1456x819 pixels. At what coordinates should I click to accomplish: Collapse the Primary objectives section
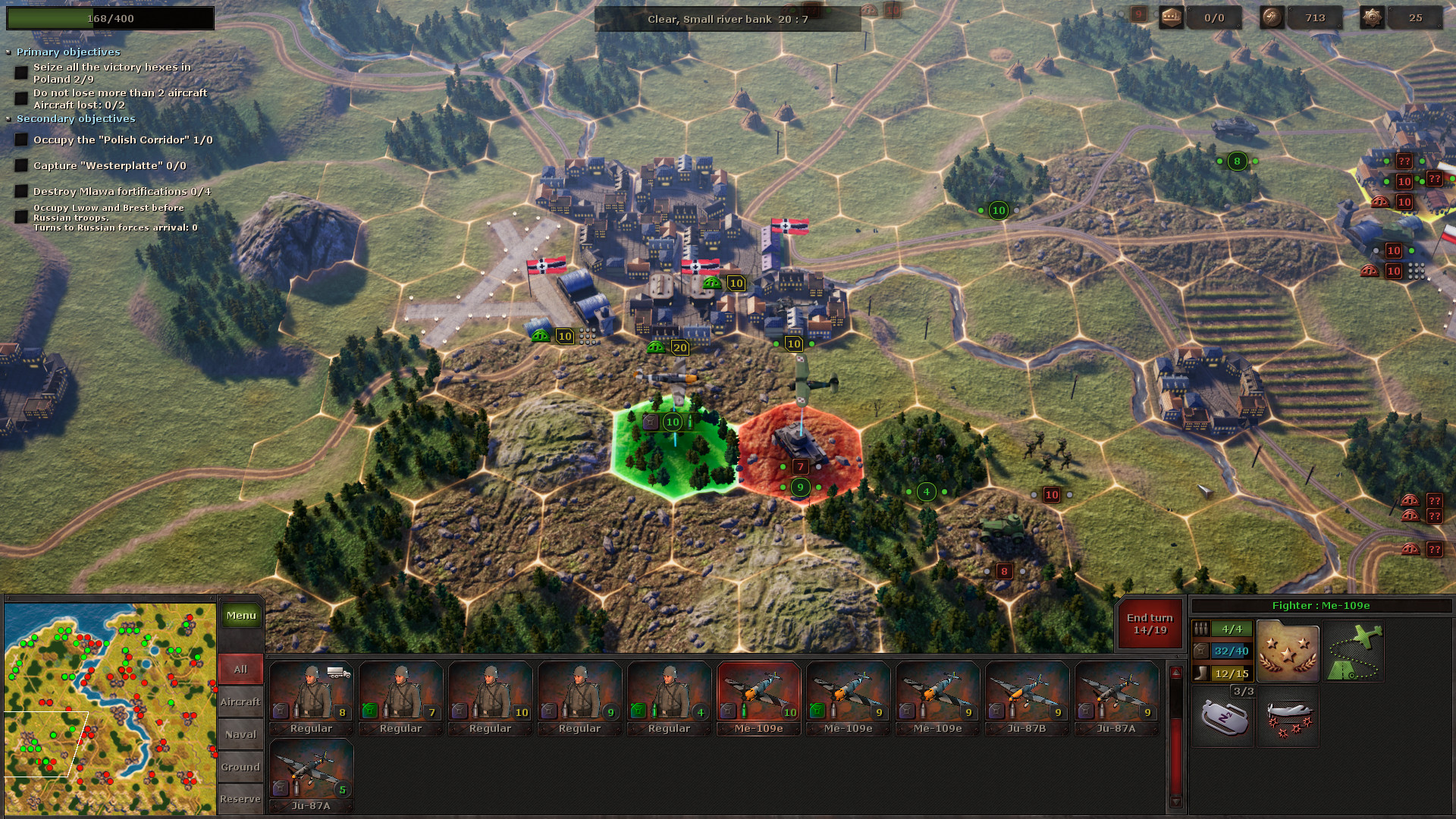[x=10, y=52]
